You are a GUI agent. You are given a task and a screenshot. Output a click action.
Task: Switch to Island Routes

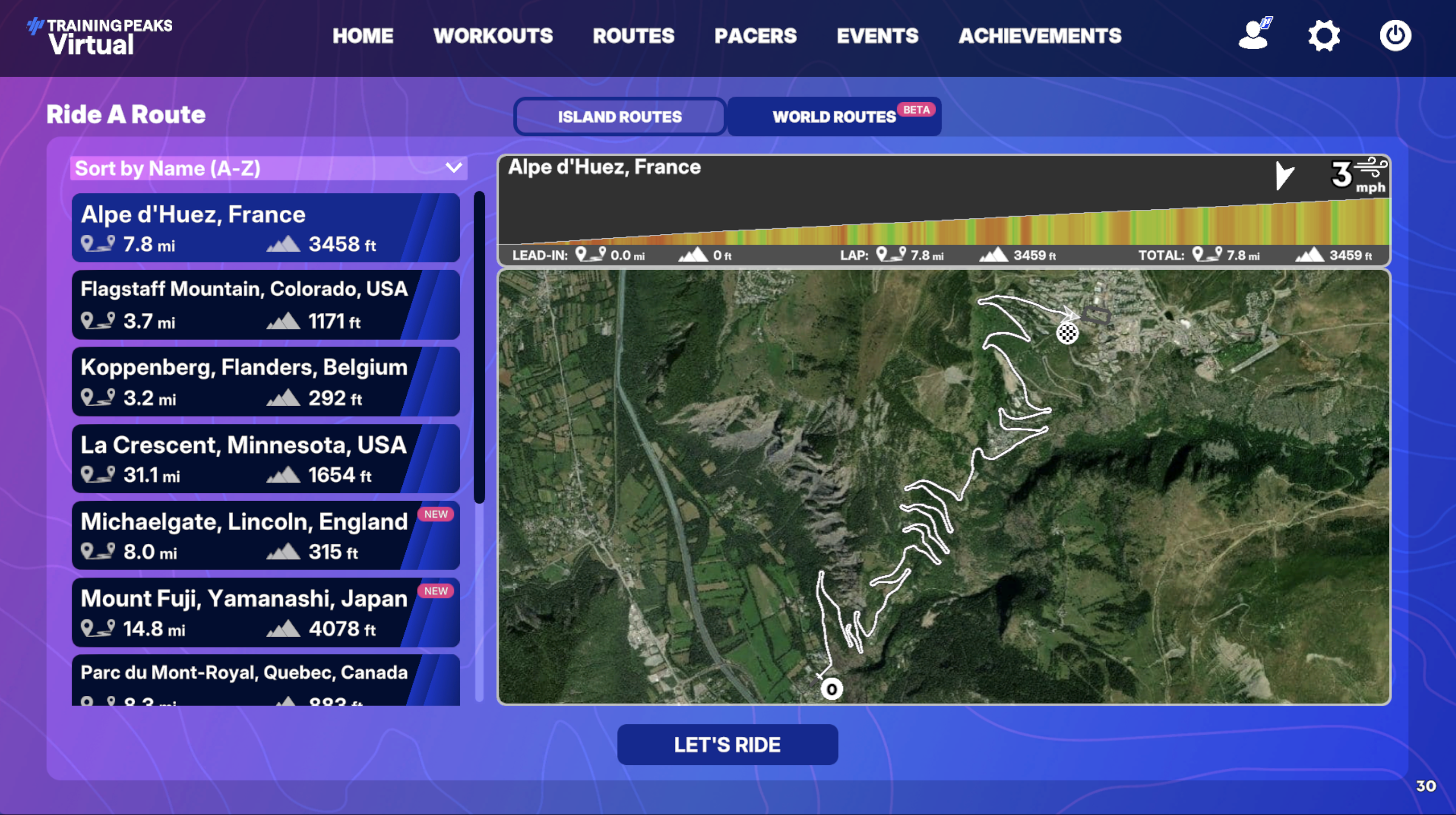(x=619, y=116)
